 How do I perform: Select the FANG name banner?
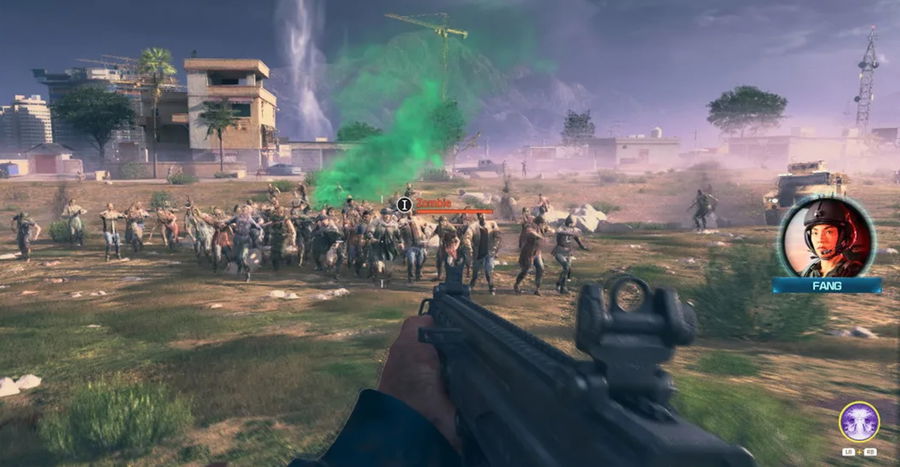point(826,286)
